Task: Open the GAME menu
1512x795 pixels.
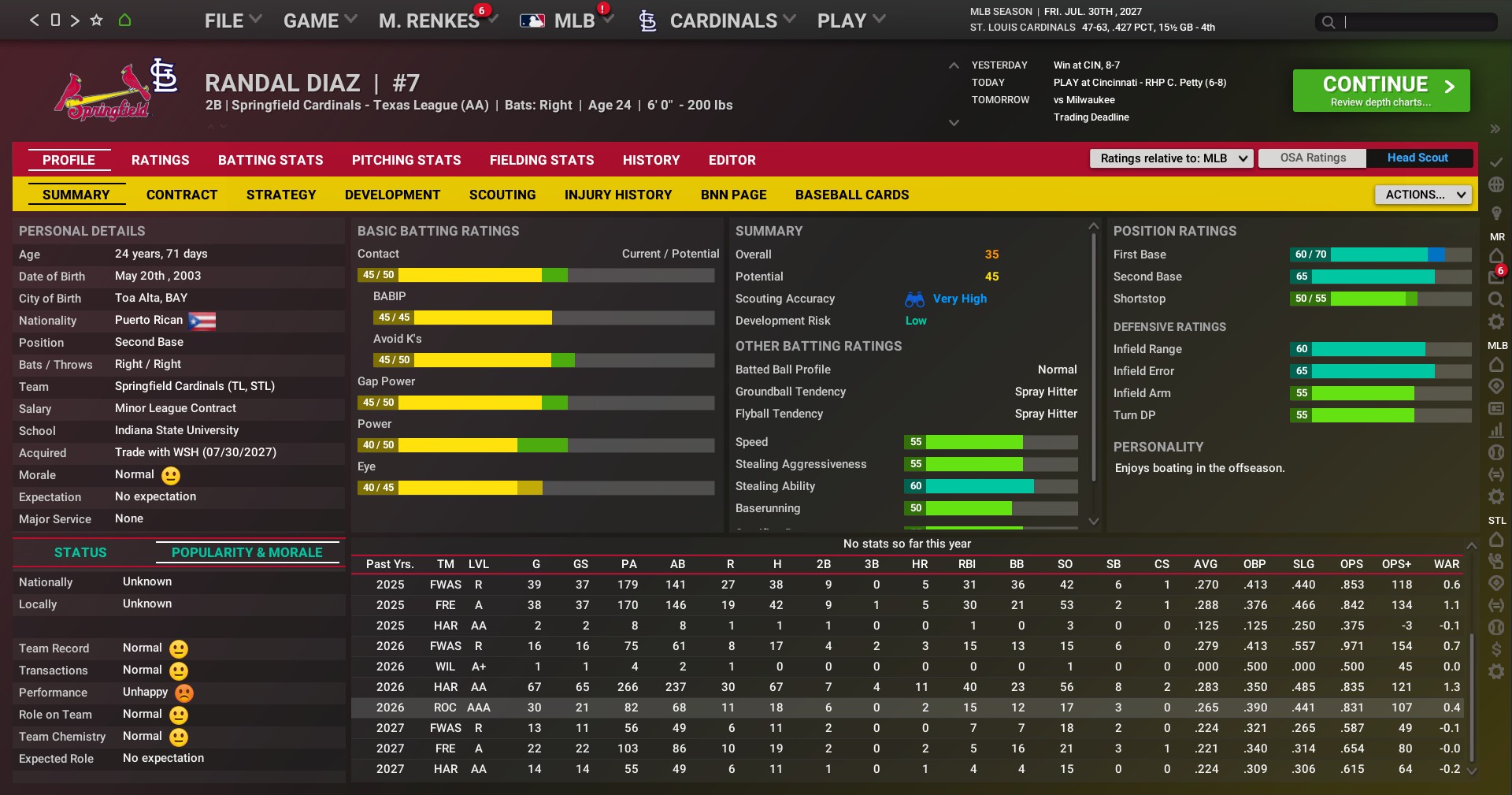Action: point(320,21)
